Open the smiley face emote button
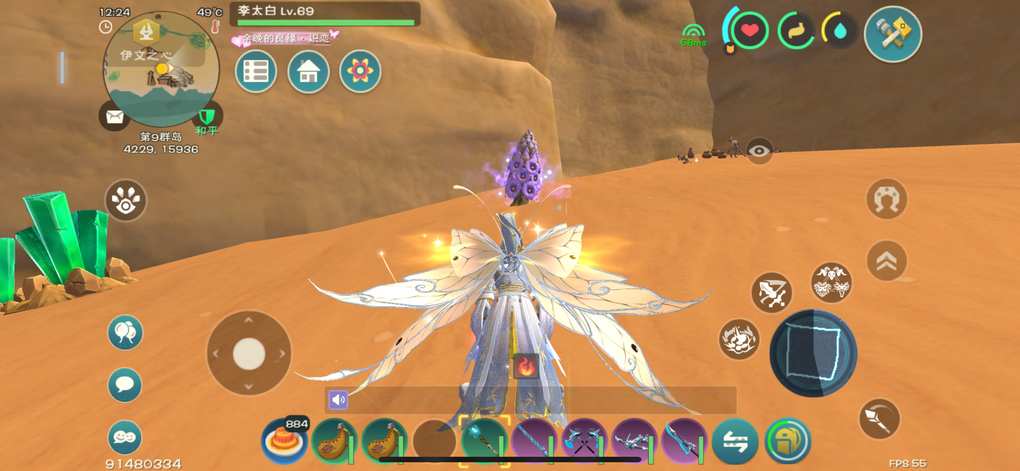 pos(125,436)
